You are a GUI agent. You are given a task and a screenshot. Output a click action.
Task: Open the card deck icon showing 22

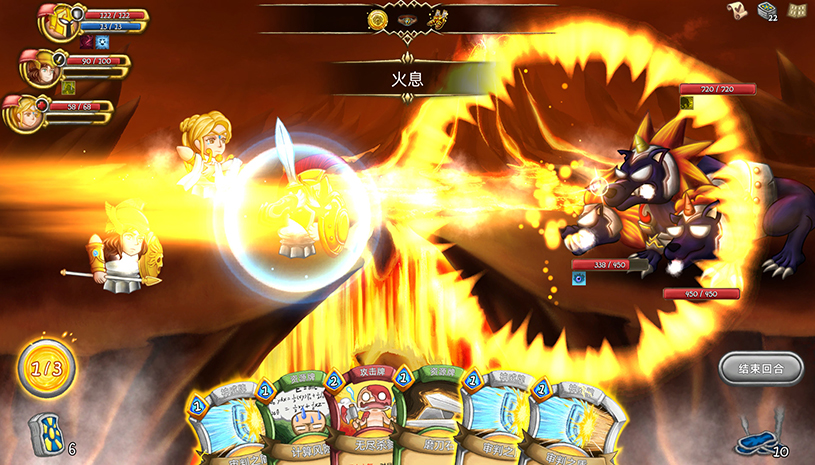(x=768, y=11)
